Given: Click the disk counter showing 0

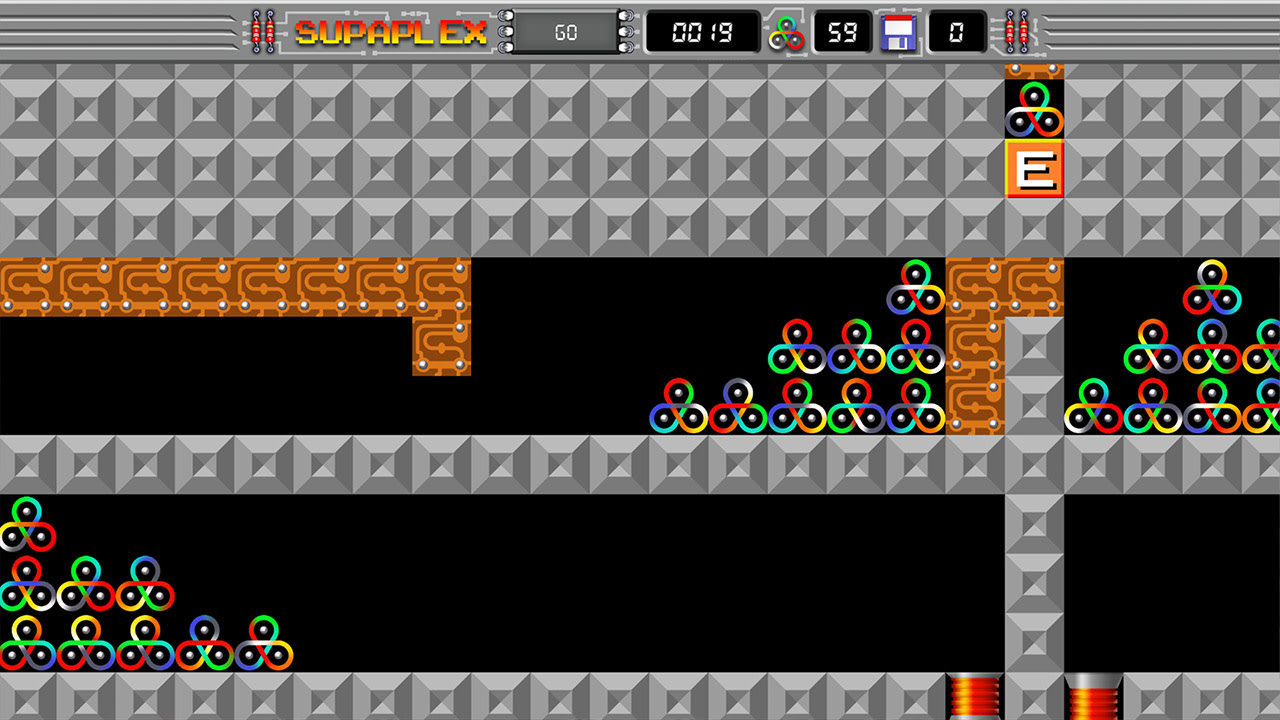Looking at the screenshot, I should (x=956, y=31).
